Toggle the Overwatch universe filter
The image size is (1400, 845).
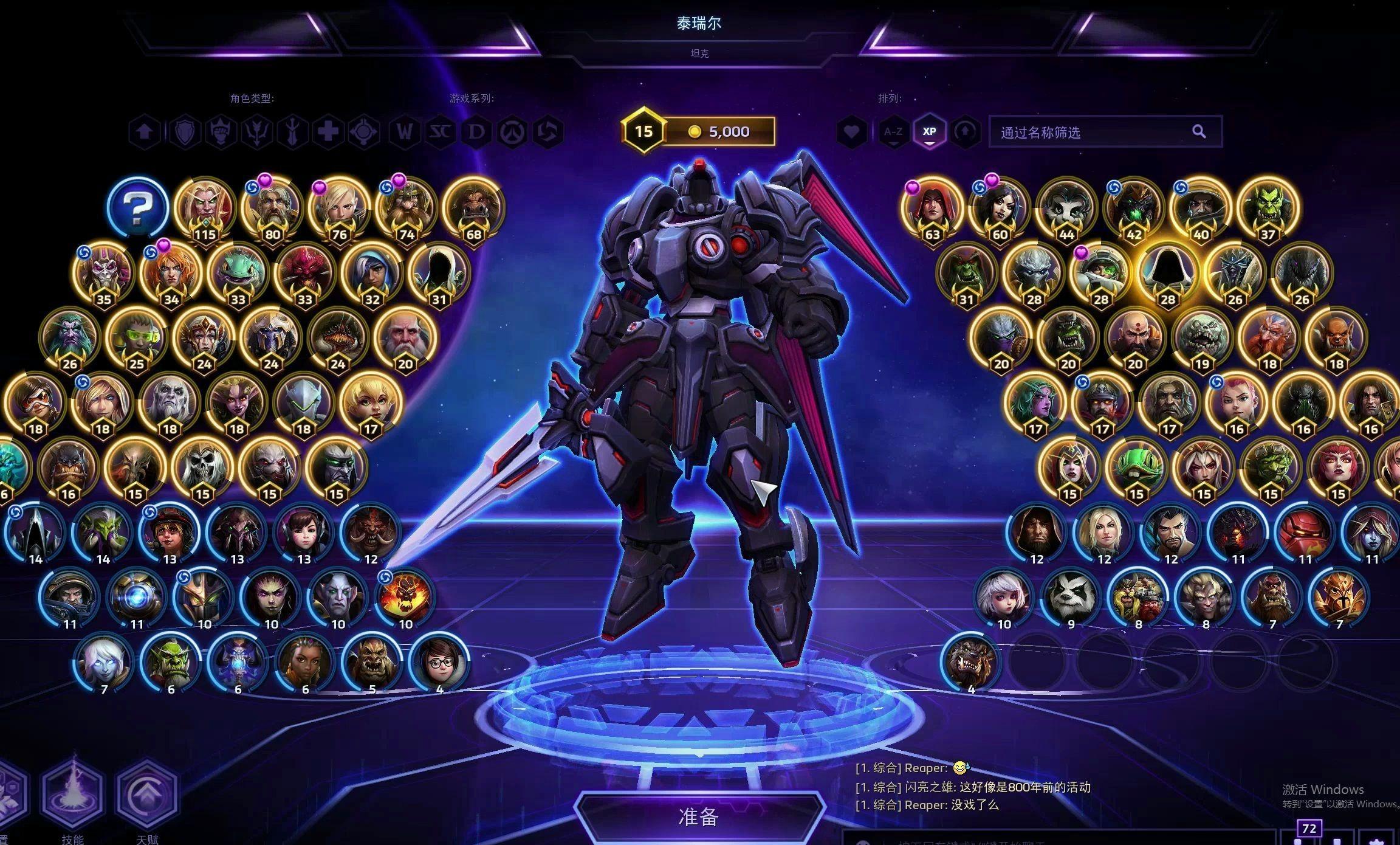[513, 132]
